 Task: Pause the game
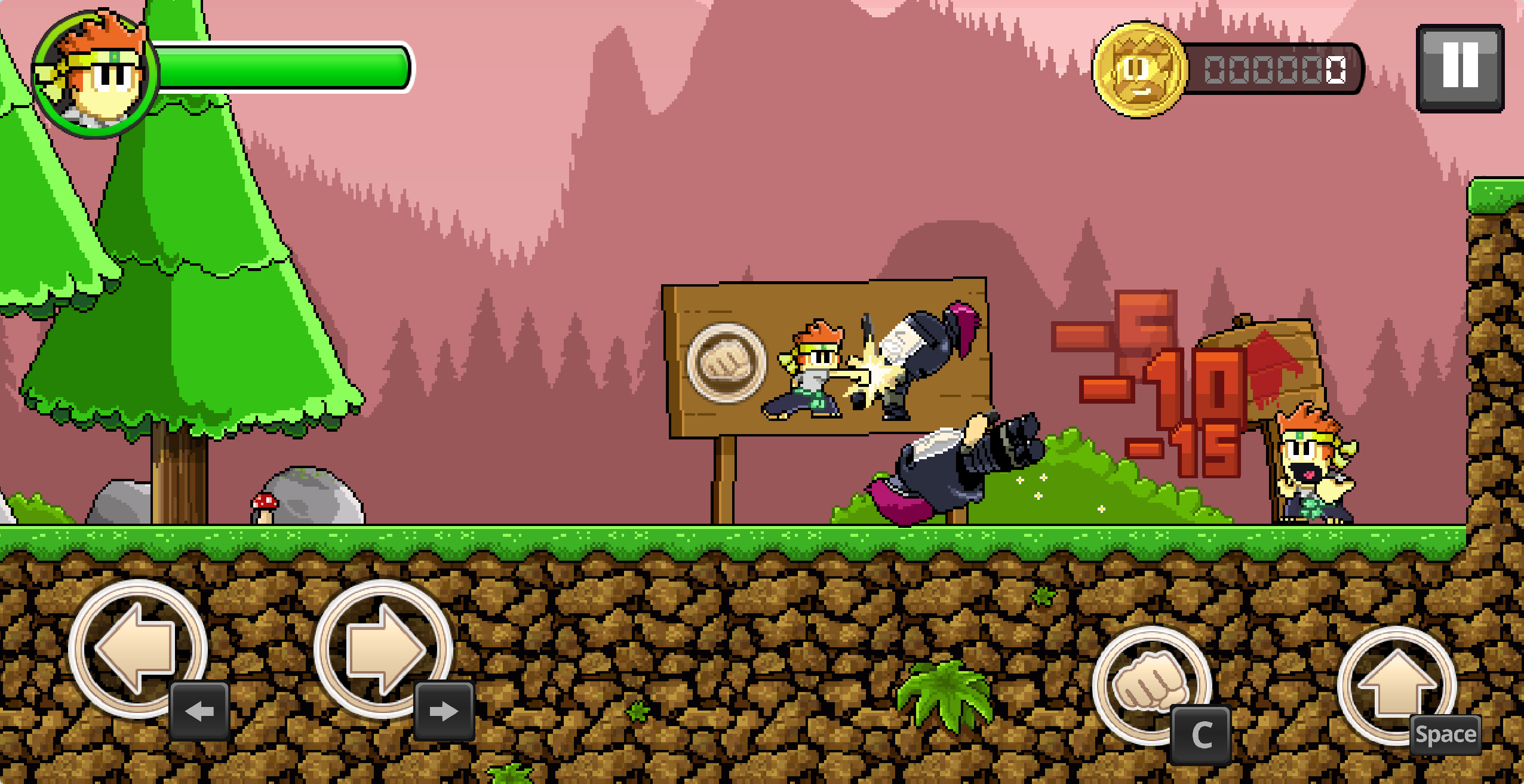tap(1460, 67)
